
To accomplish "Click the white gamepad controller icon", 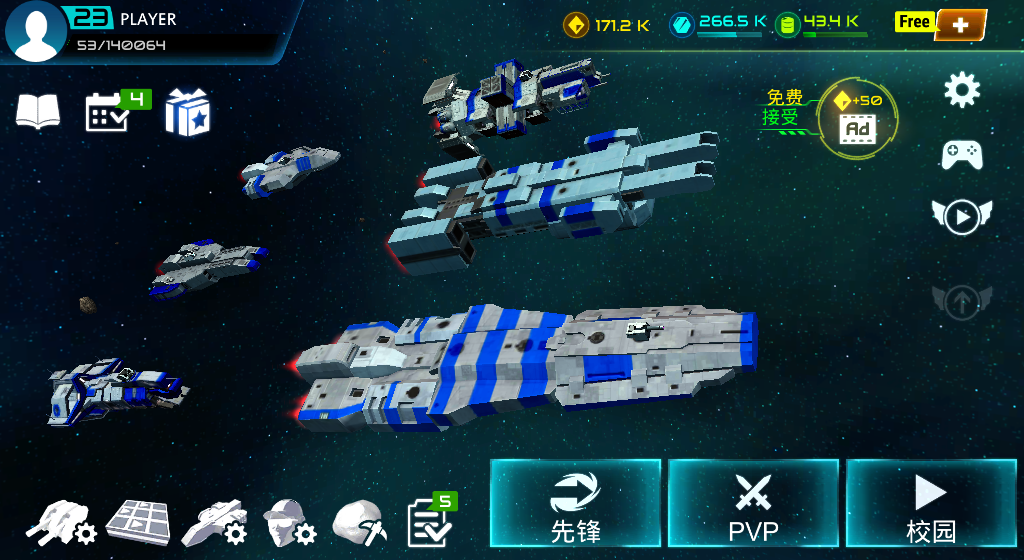I will (962, 154).
